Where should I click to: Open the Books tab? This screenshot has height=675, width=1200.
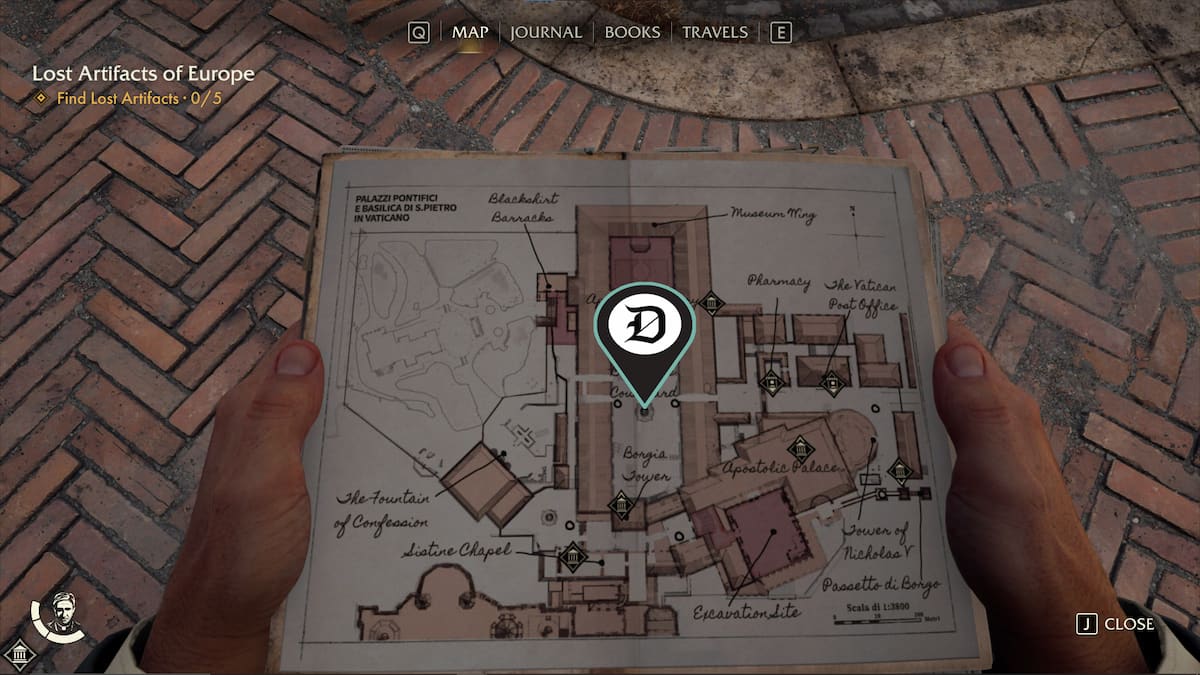point(632,32)
